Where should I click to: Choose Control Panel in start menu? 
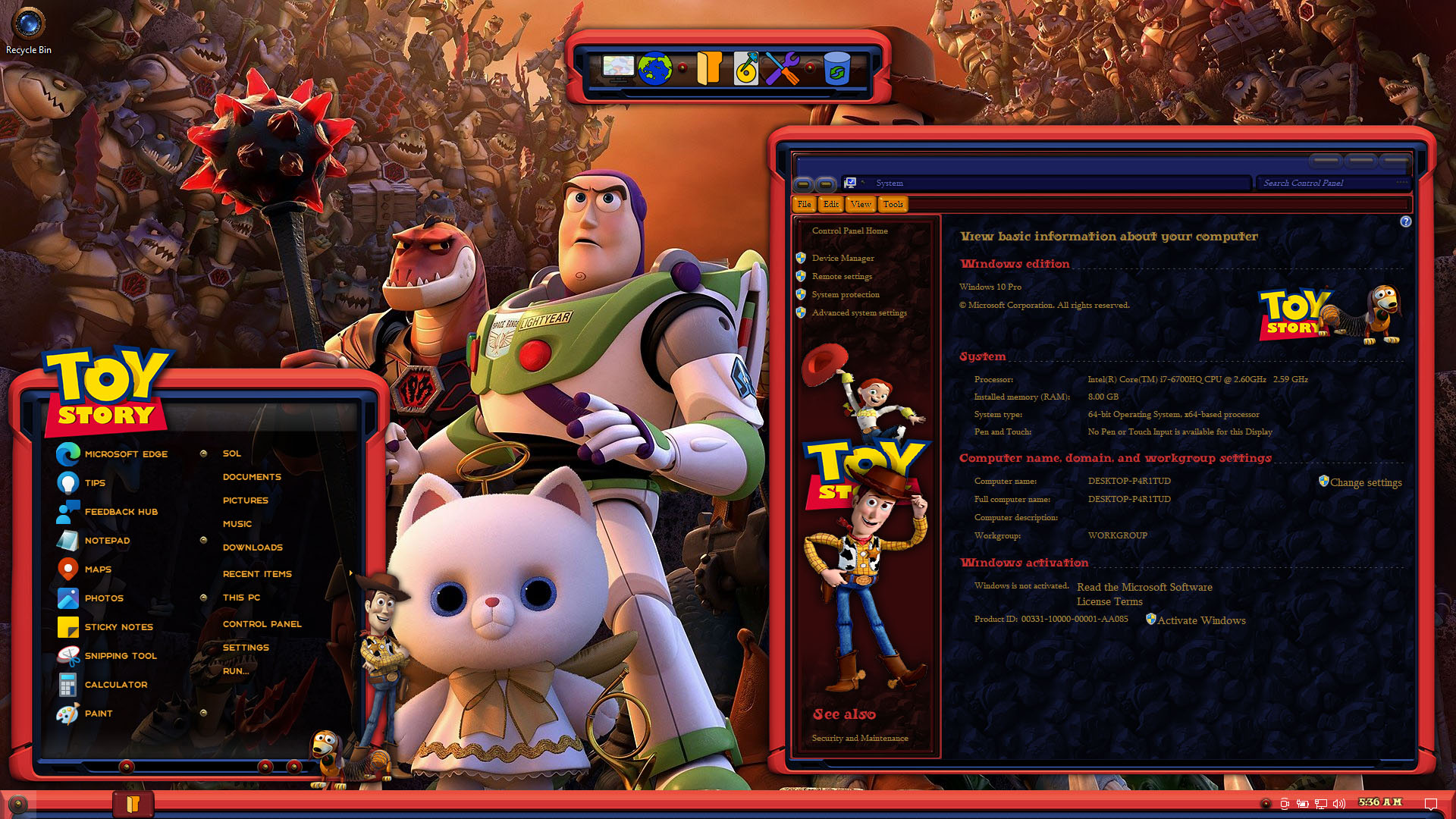tap(262, 624)
